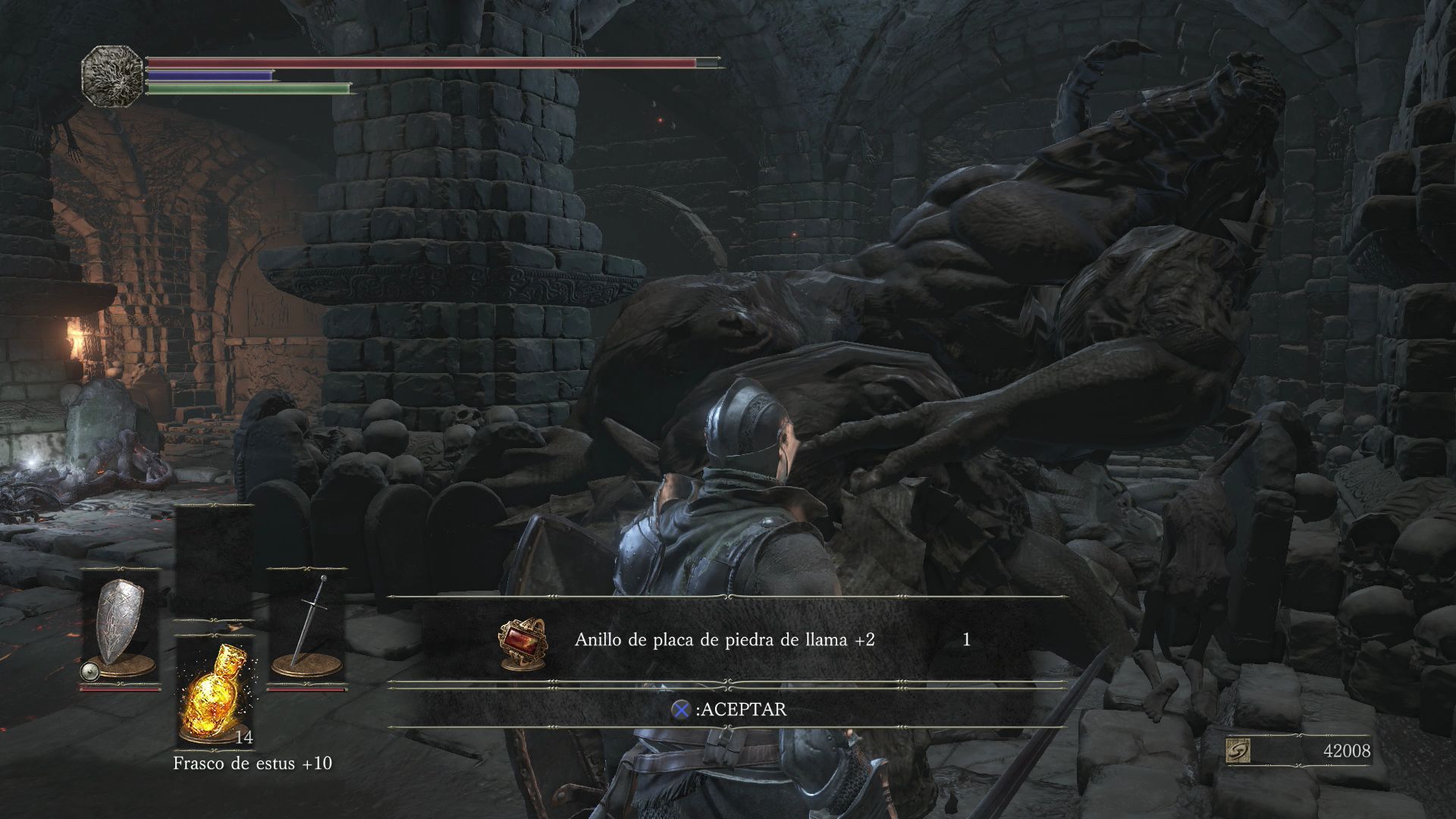This screenshot has width=1456, height=819.
Task: Accept the item pickup notification
Action: (x=728, y=710)
